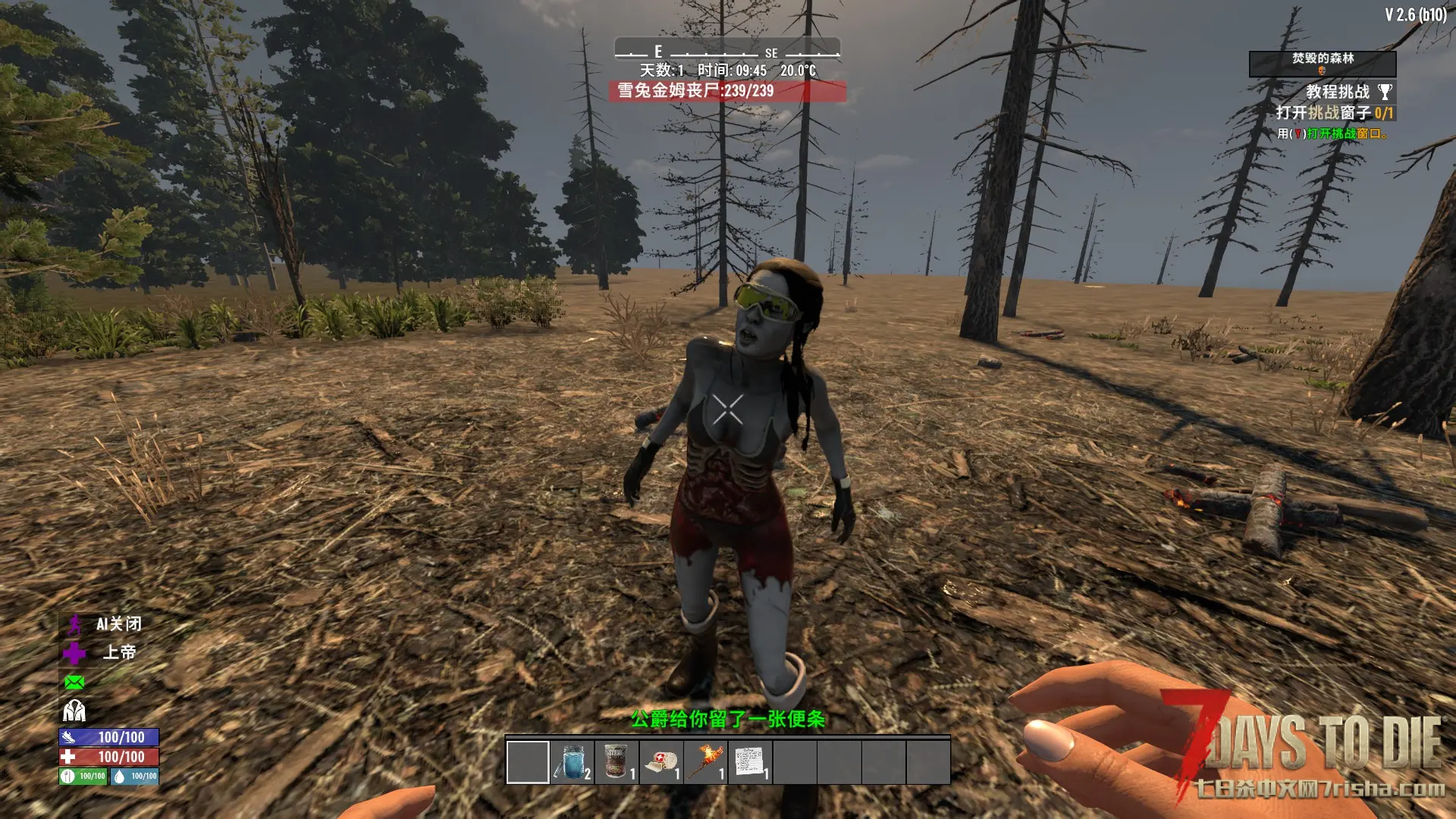Click the green envelope mail icon
The image size is (1456, 819).
click(74, 682)
